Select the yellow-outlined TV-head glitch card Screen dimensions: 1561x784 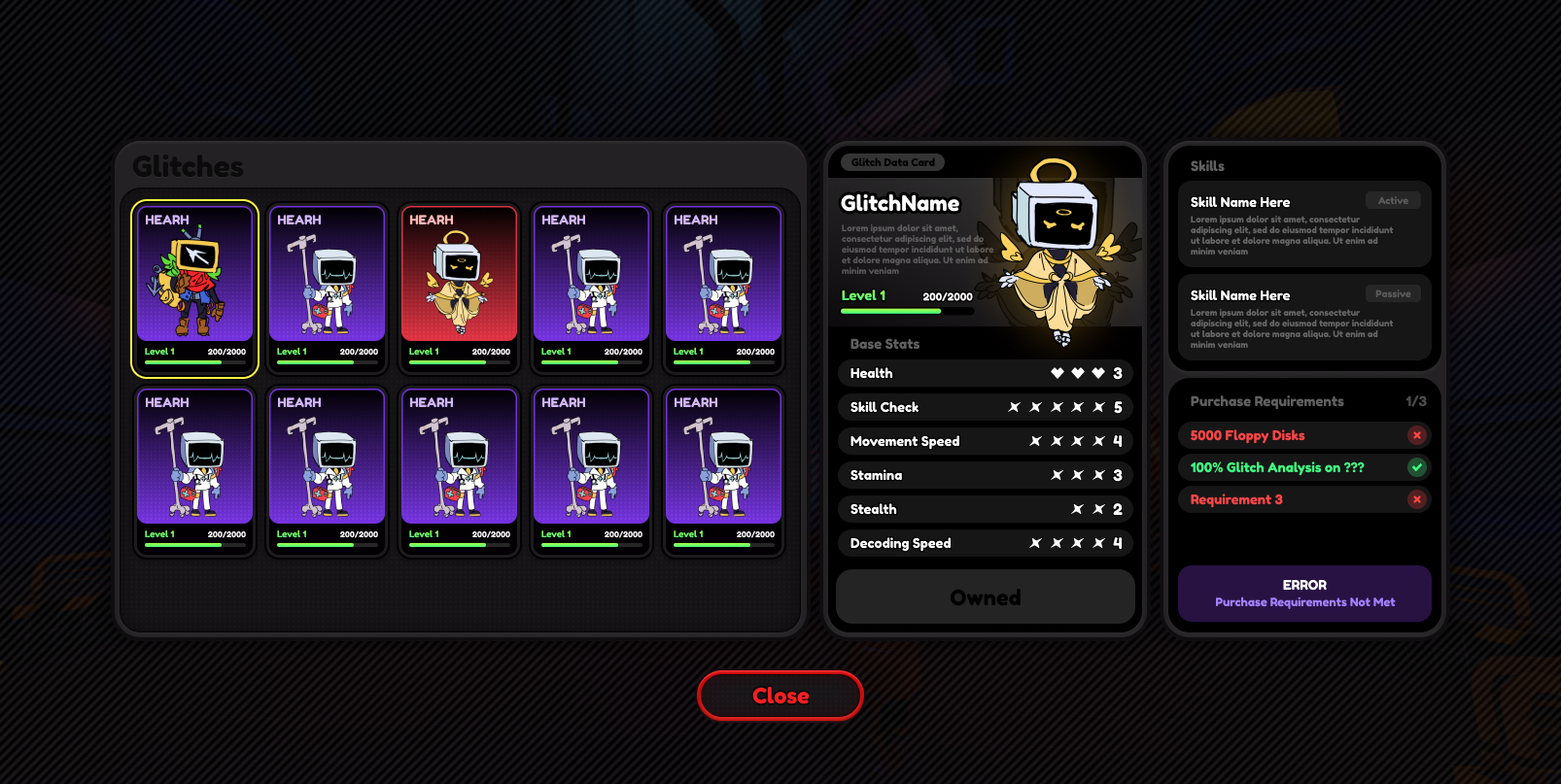[194, 289]
